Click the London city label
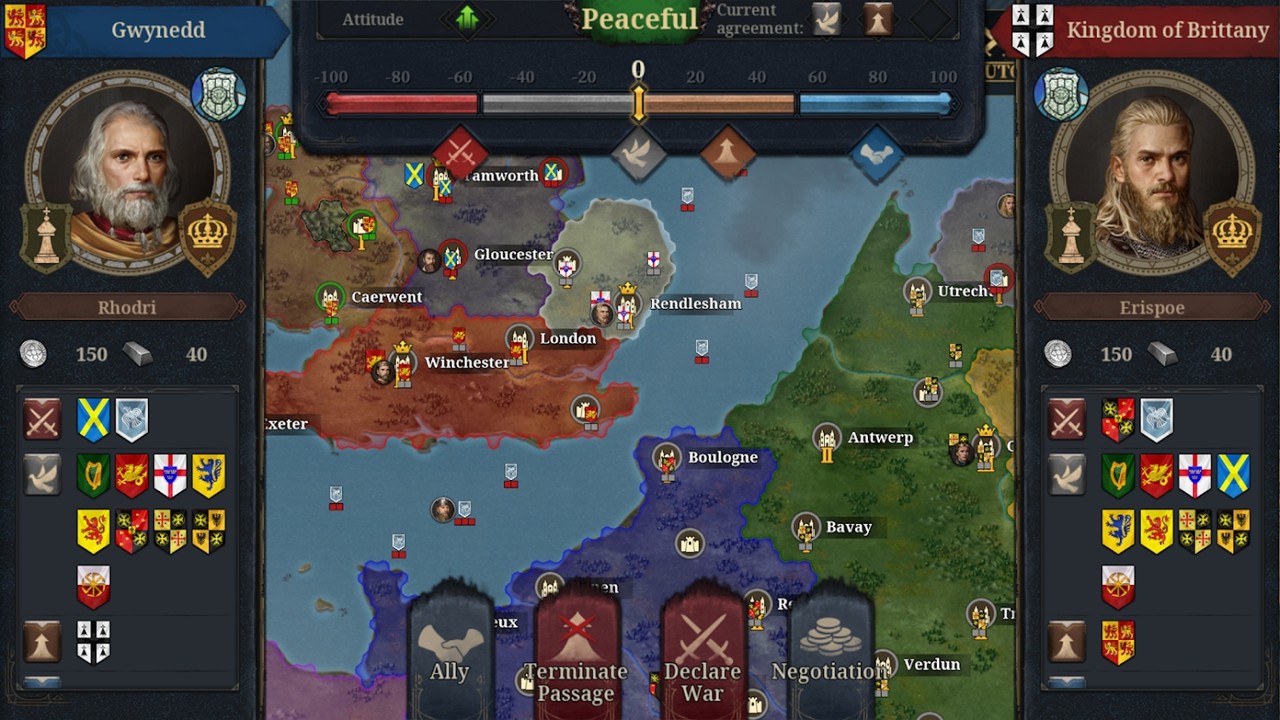Screen dimensions: 1280x720 [x=567, y=338]
